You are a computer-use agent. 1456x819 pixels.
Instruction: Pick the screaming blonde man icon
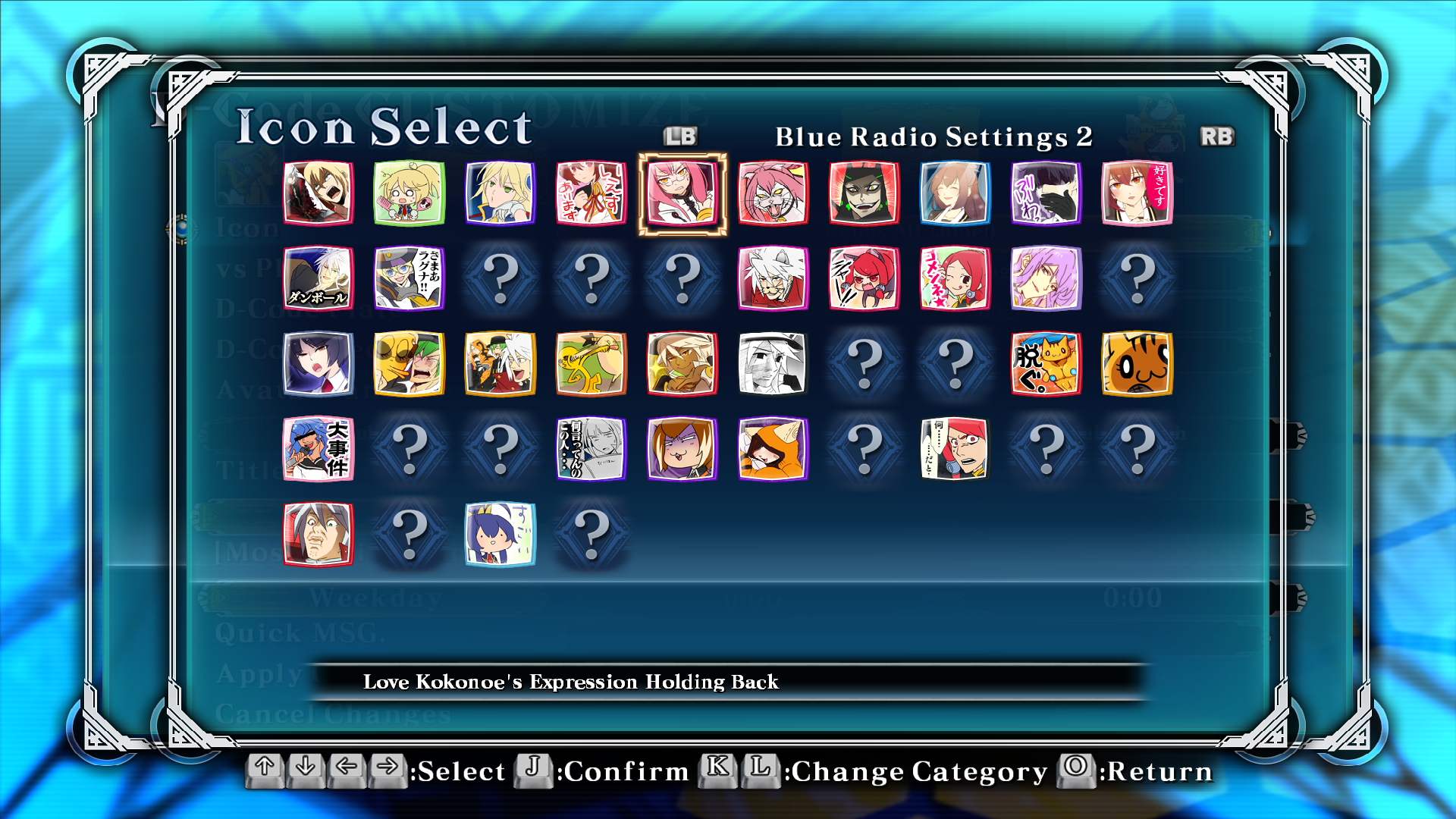[318, 193]
